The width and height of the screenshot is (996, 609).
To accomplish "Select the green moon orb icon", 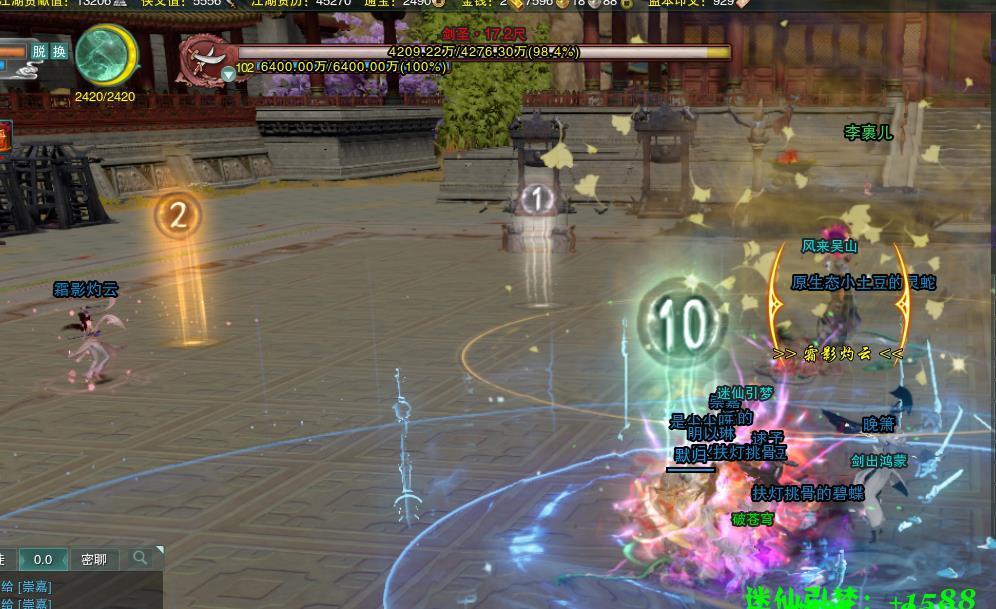I will pos(105,54).
